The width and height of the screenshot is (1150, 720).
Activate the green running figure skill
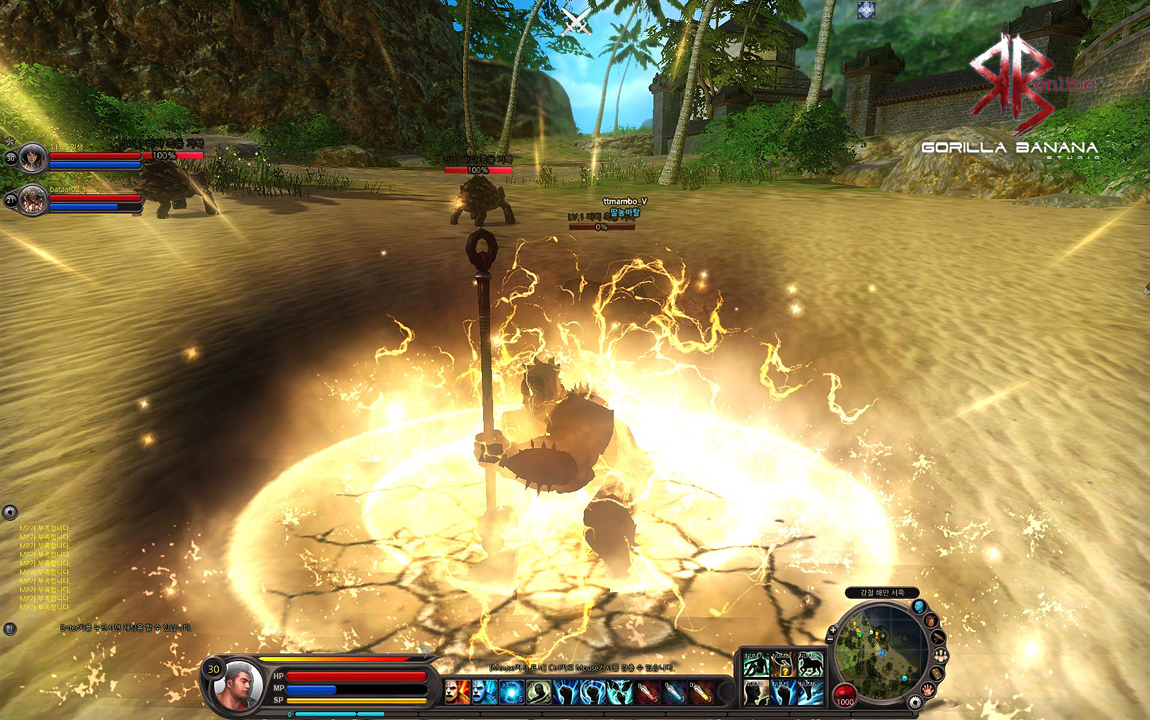coord(755,663)
